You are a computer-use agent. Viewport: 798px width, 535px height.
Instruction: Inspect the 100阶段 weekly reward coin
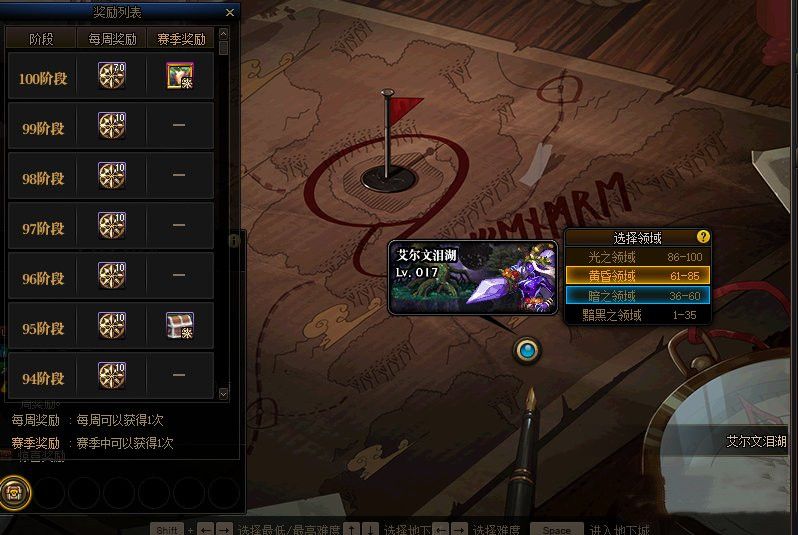(x=111, y=76)
